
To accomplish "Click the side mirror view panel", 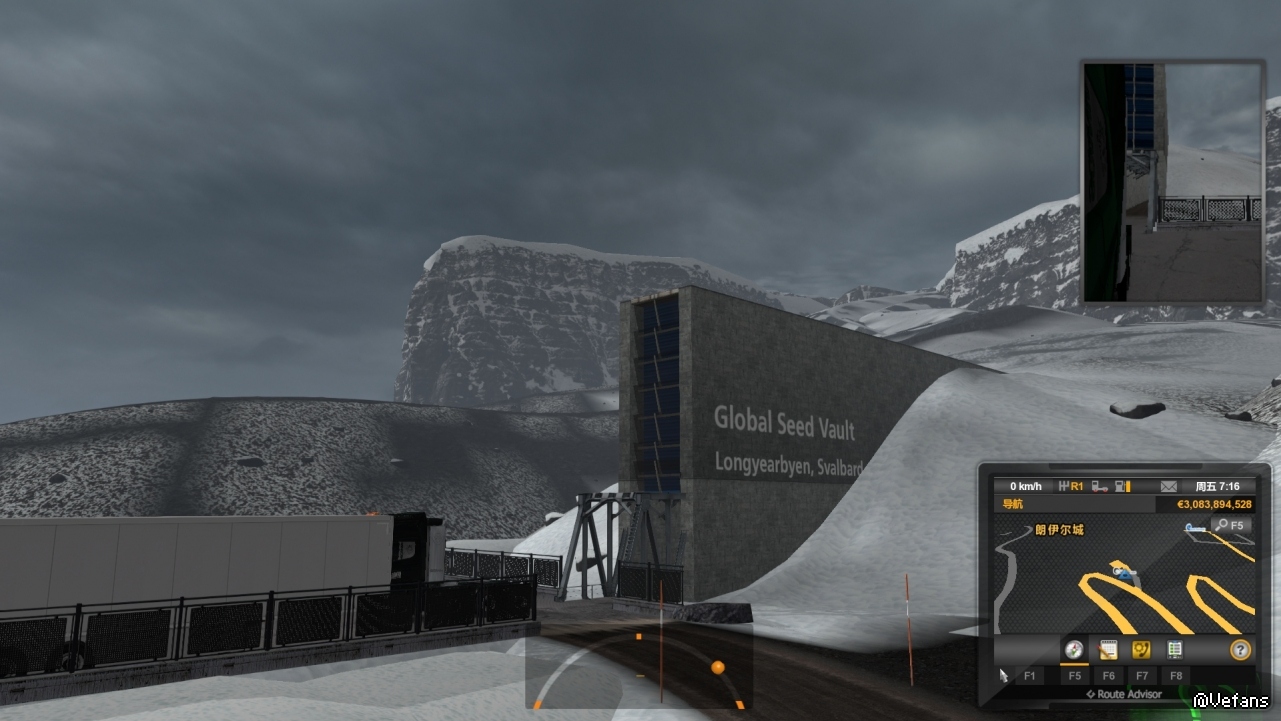I will (1172, 182).
